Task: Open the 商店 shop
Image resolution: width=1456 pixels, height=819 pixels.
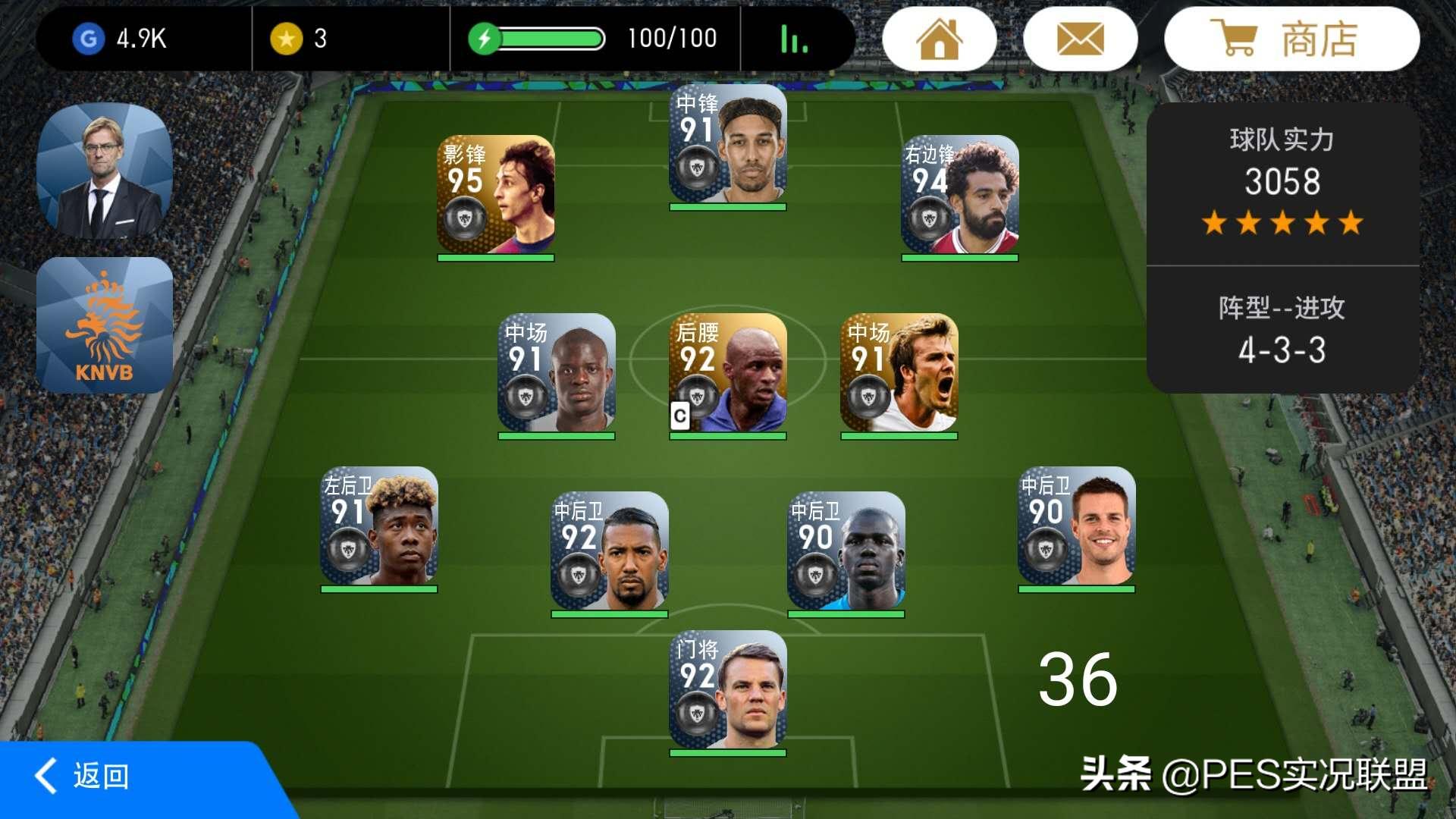Action: point(1291,39)
